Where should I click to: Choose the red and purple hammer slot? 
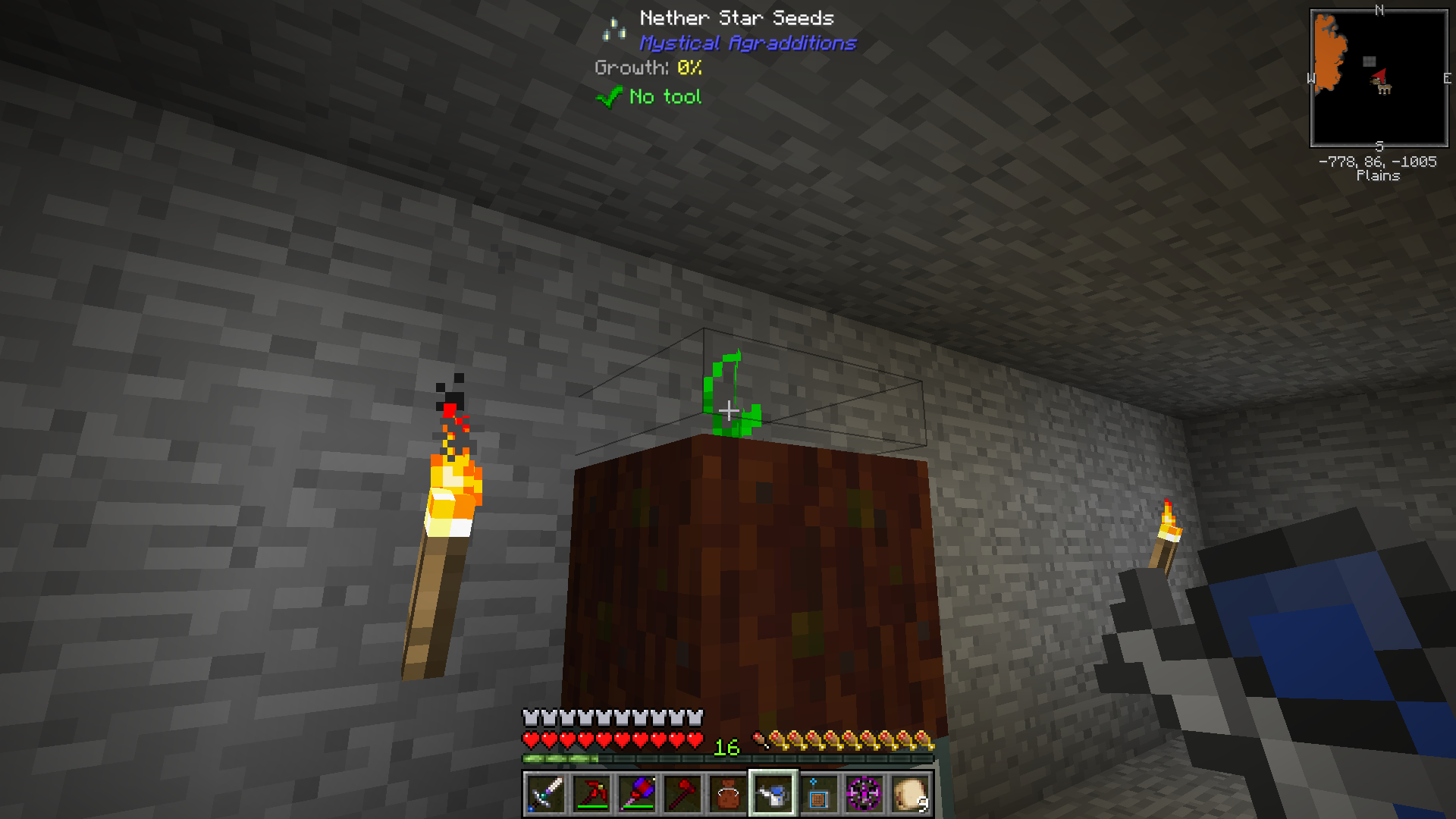[637, 794]
